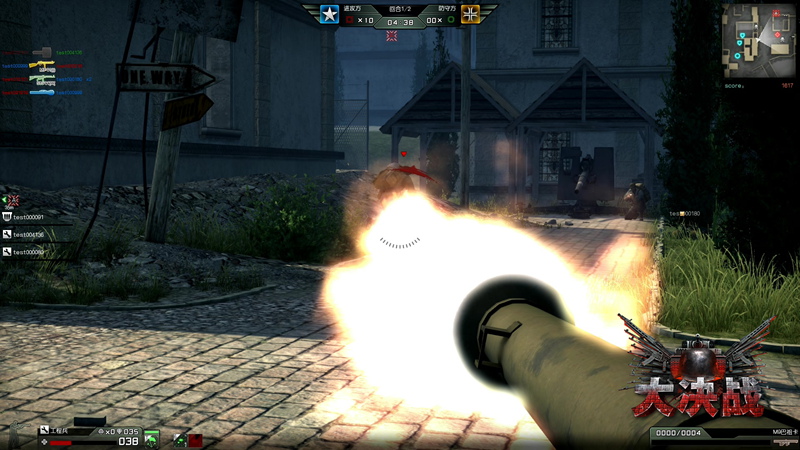Select the defending team iron cross emblem
800x450 pixels.
(x=472, y=15)
